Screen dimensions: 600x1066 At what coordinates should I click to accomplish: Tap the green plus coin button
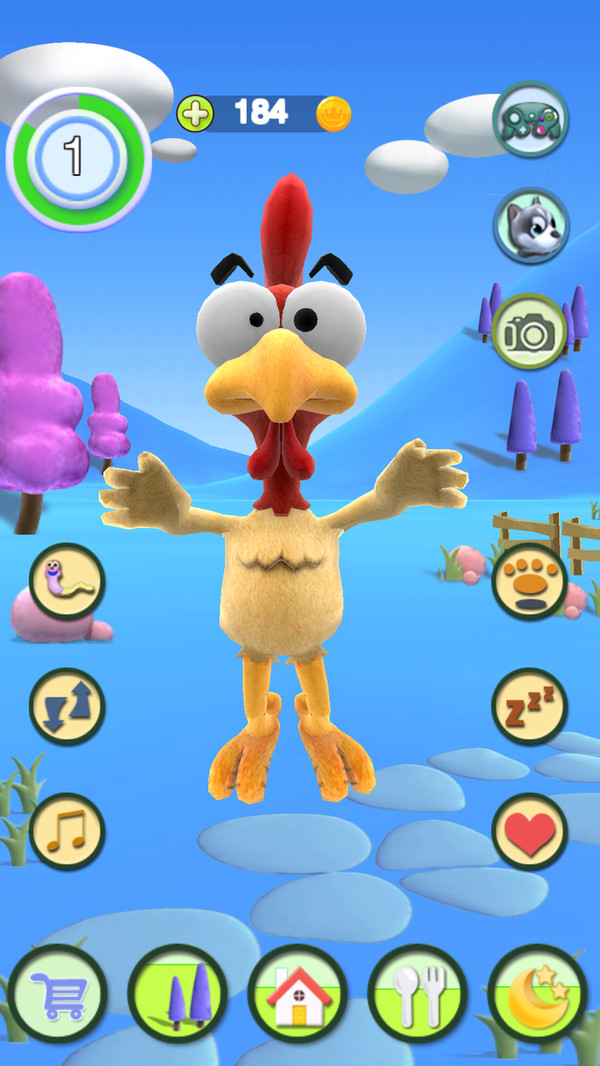(196, 114)
